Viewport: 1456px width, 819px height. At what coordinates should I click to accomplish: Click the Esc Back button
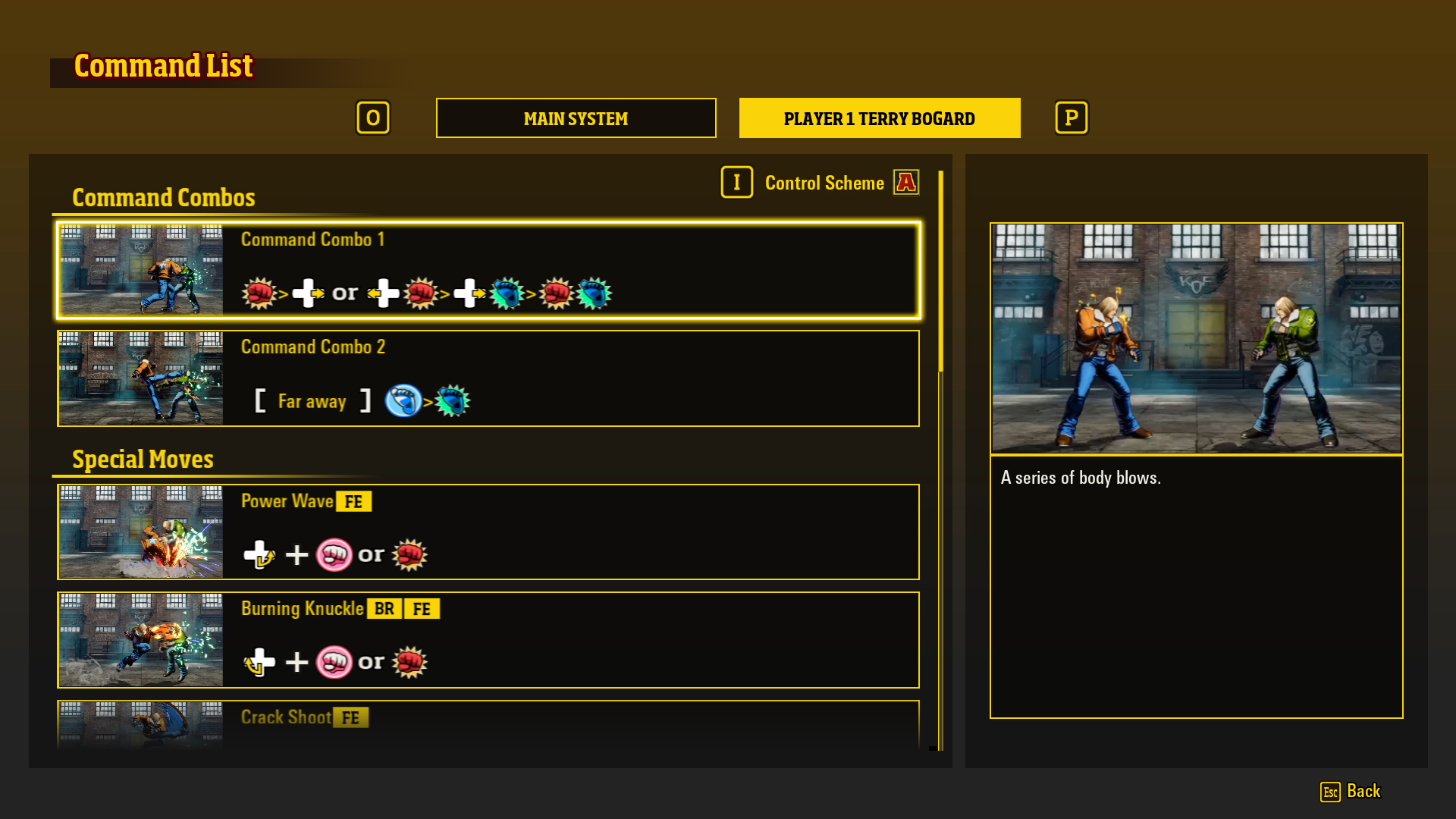(x=1351, y=791)
